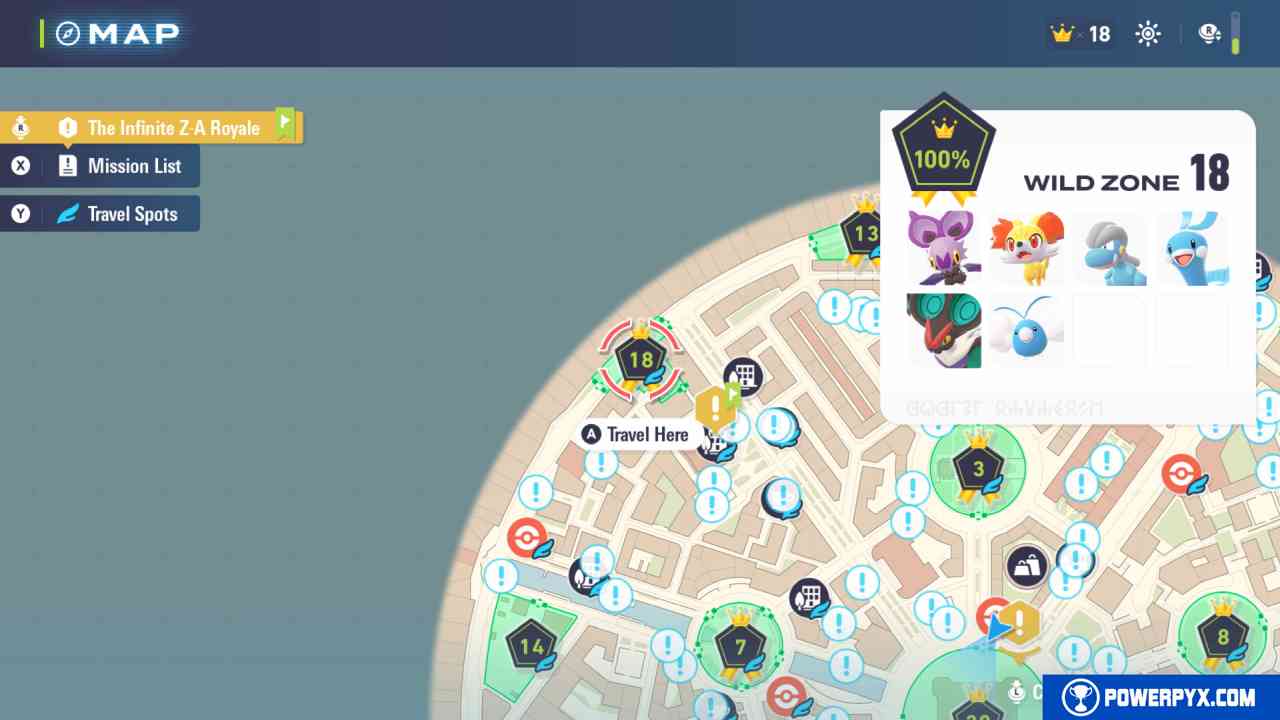The image size is (1280, 720).
Task: Open the shopping bag store icon
Action: click(x=1026, y=564)
